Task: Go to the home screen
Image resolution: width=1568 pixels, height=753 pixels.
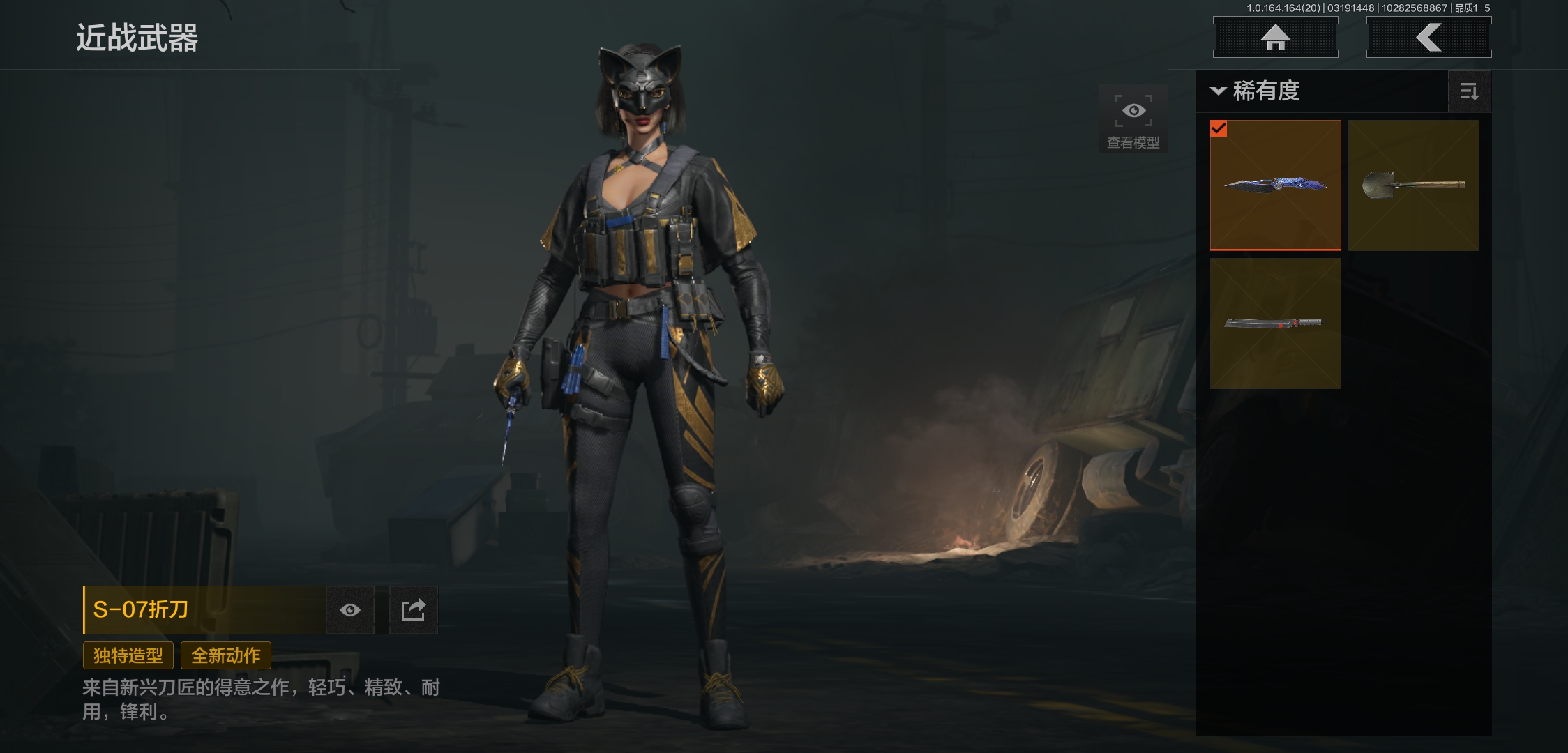Action: (x=1275, y=38)
